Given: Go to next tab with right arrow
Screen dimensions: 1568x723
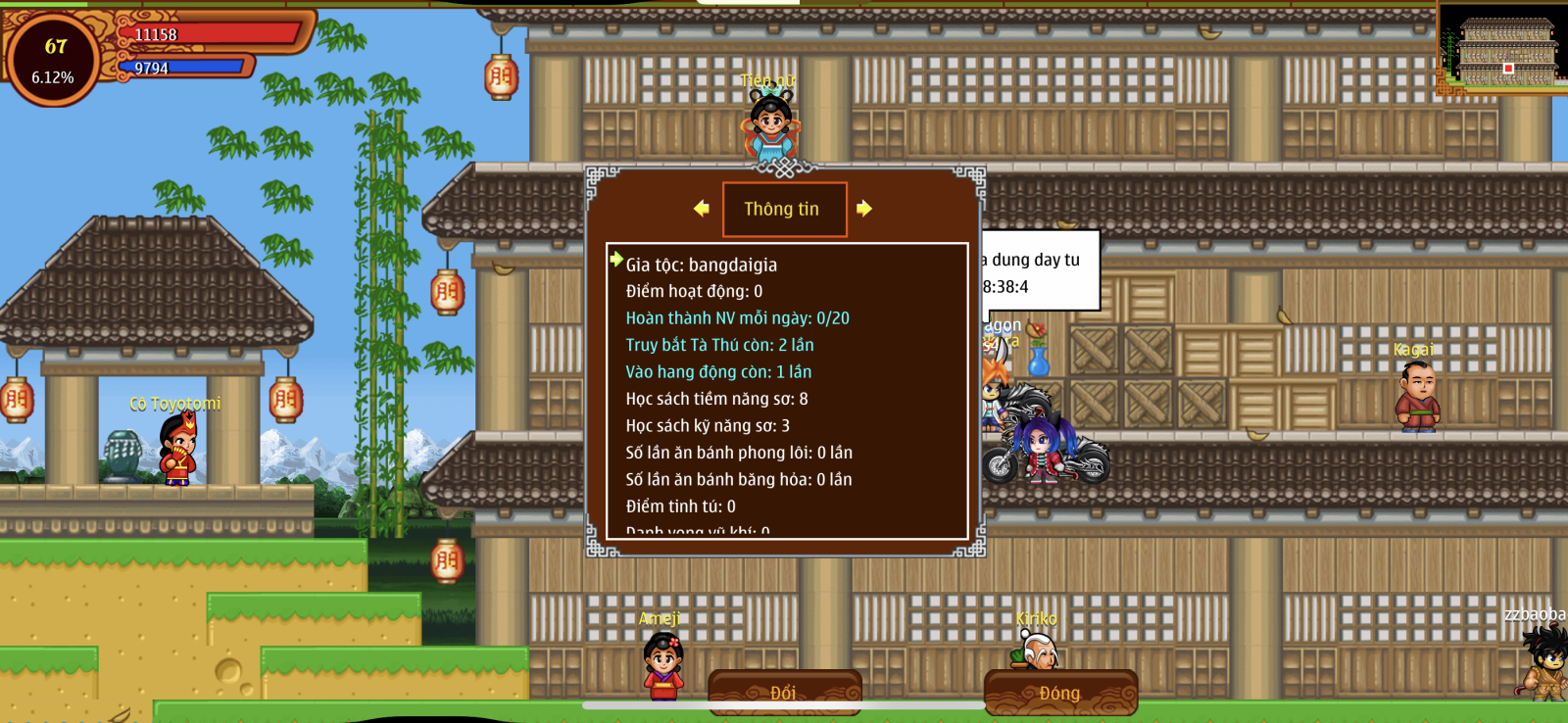Looking at the screenshot, I should (863, 209).
